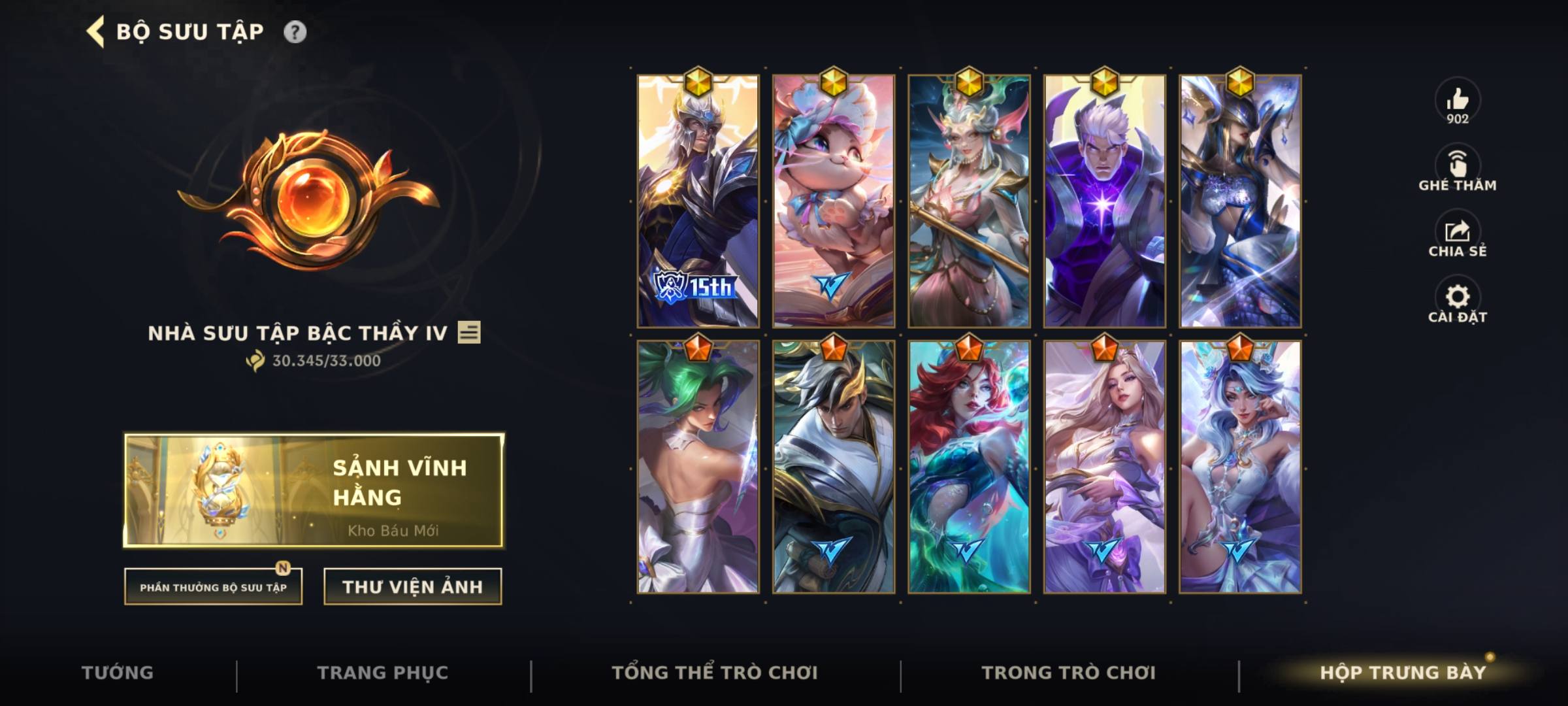Click the 30.345/33.000 collection progress indicator
The width and height of the screenshot is (1568, 706).
click(x=314, y=359)
